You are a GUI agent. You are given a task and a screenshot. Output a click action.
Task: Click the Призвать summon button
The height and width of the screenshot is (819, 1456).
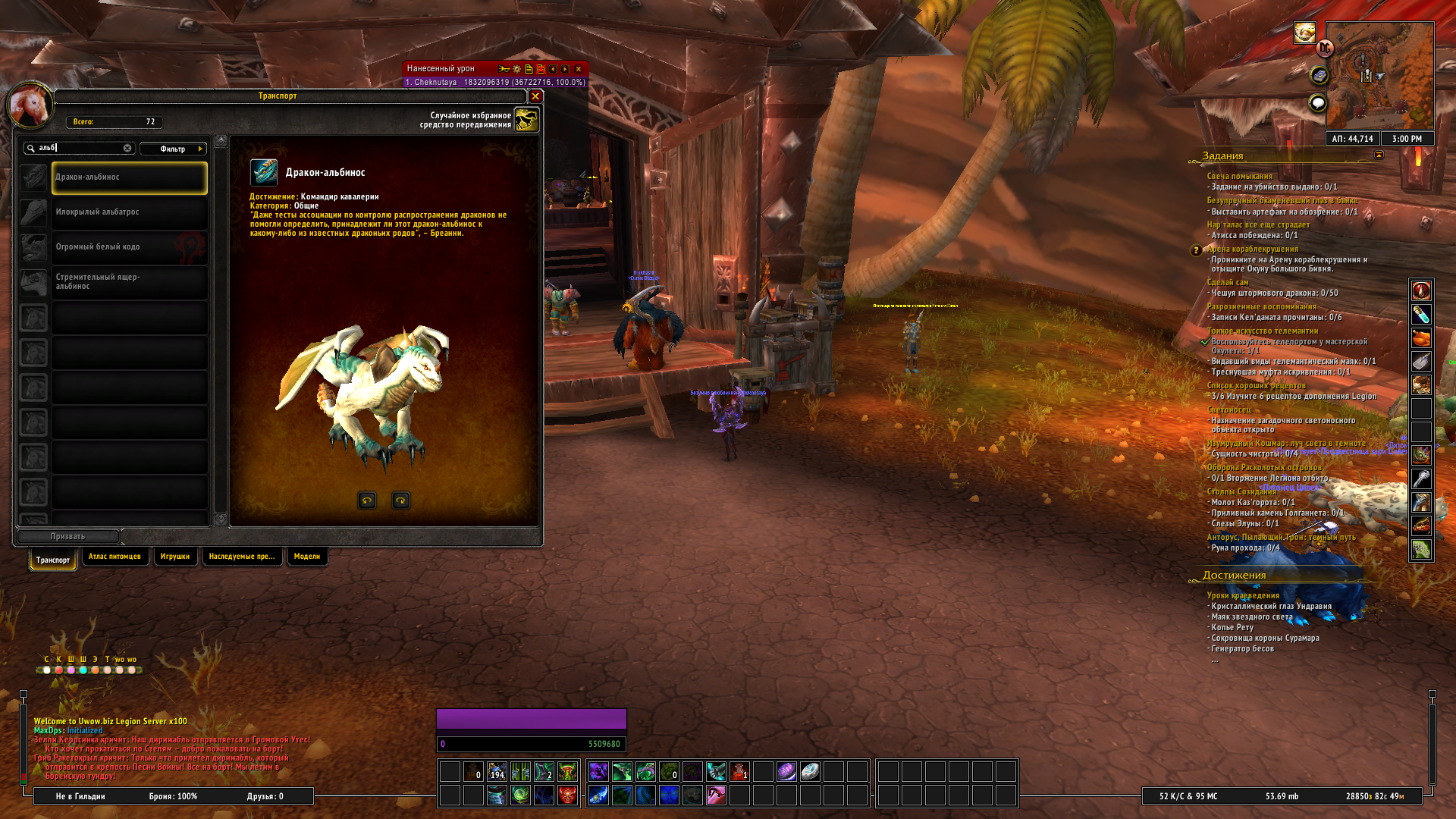67,537
